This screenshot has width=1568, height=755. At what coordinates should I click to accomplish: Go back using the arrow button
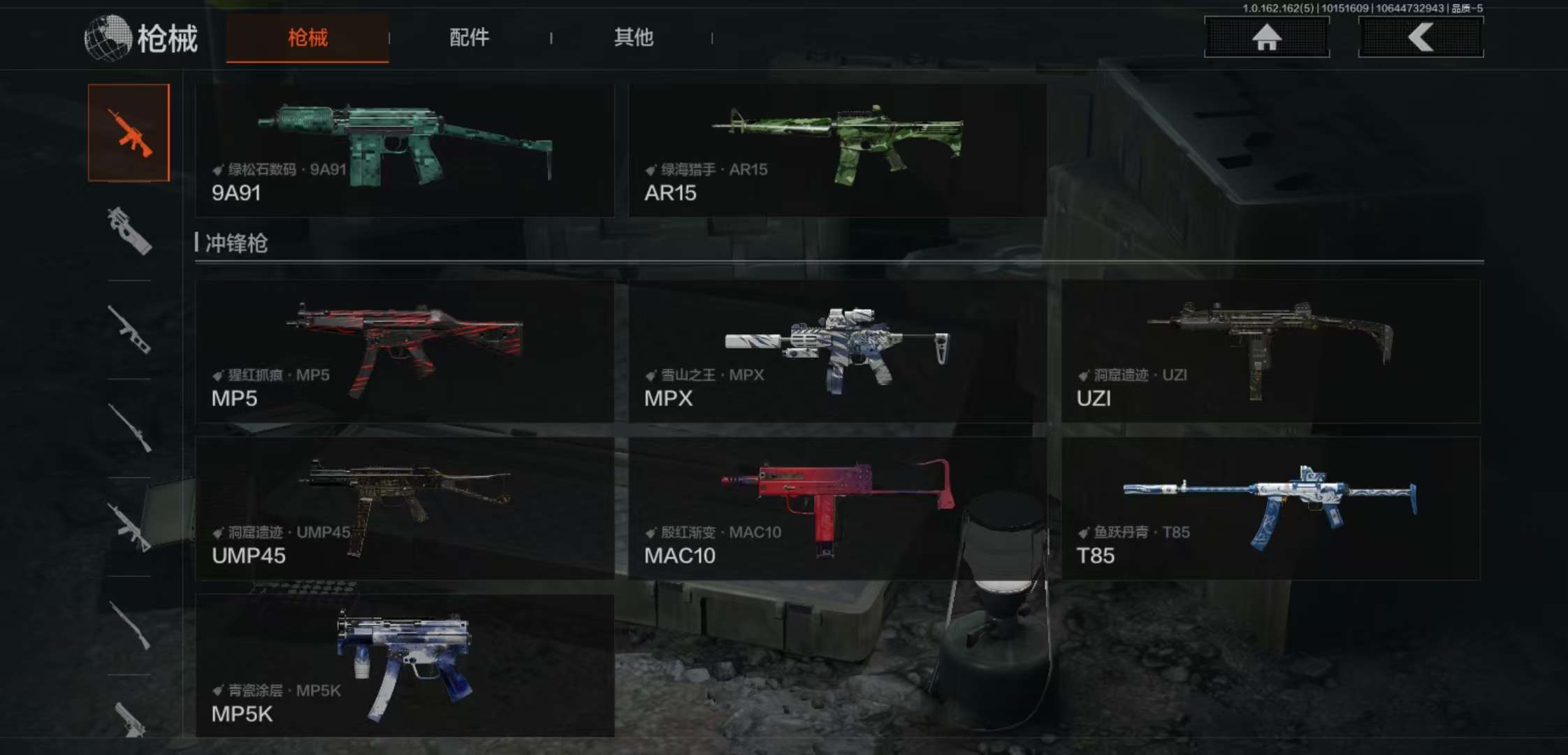click(x=1420, y=37)
